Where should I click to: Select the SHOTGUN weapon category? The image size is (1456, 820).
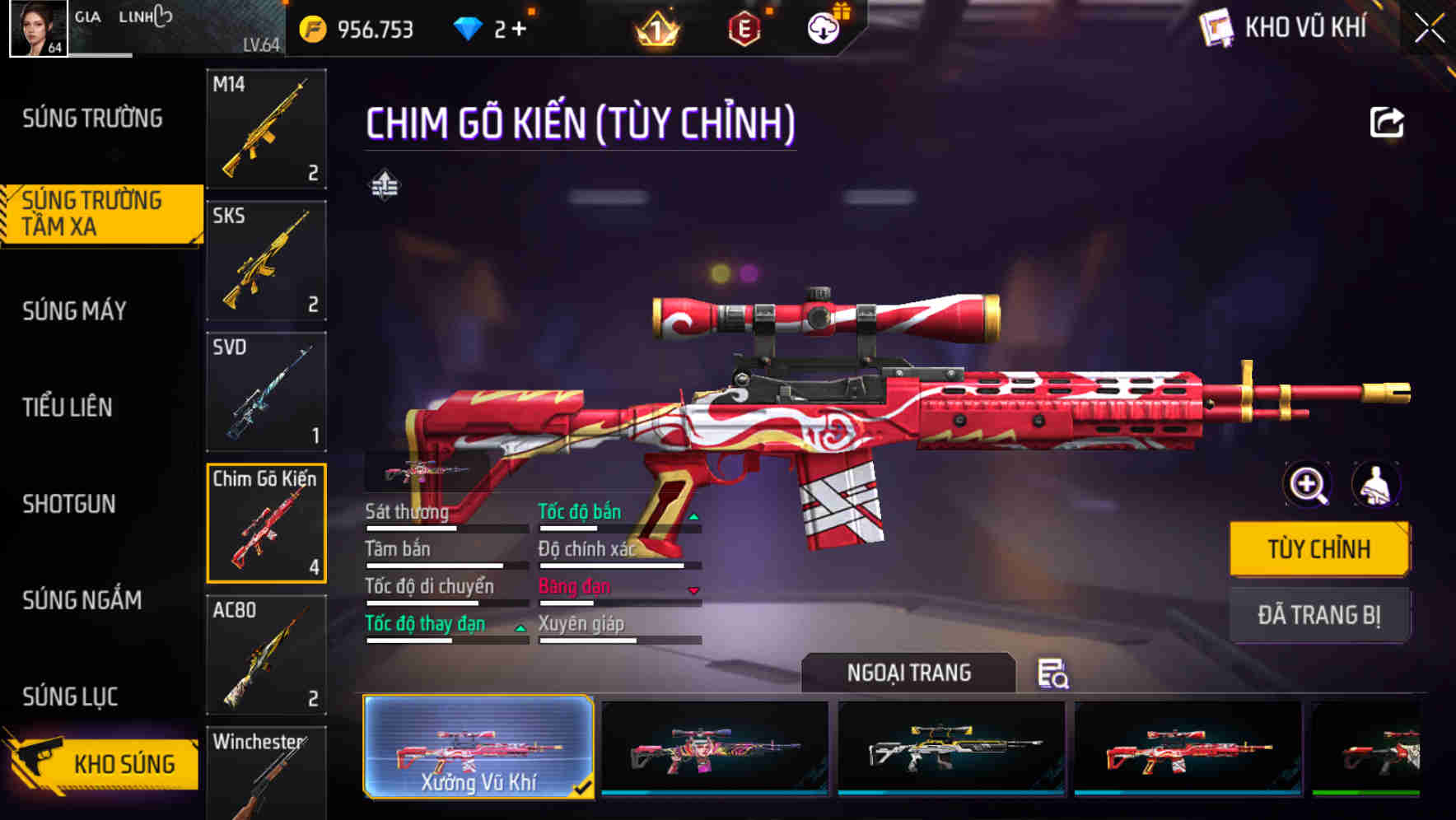pos(69,504)
